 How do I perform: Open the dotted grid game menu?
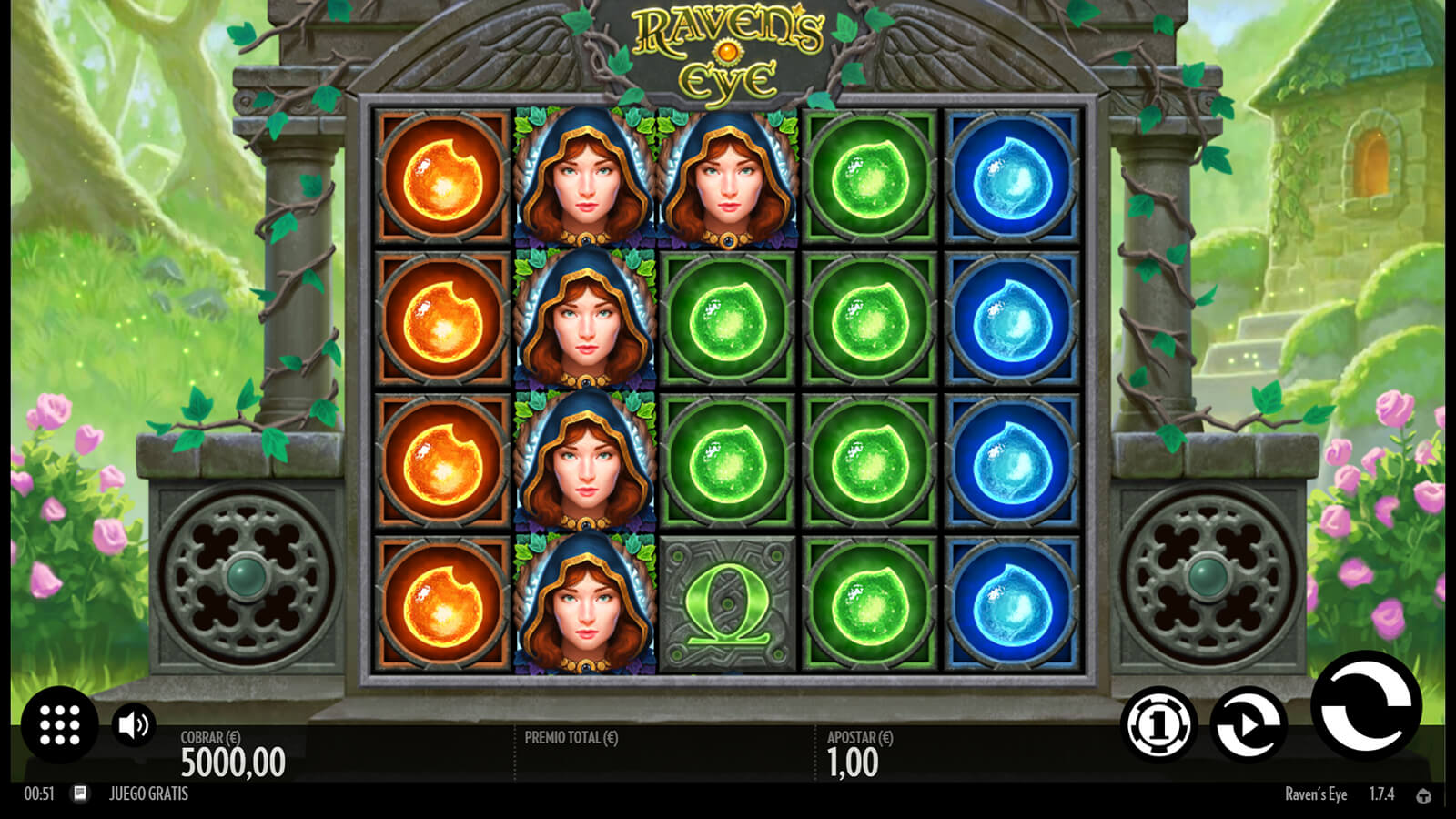pyautogui.click(x=60, y=725)
